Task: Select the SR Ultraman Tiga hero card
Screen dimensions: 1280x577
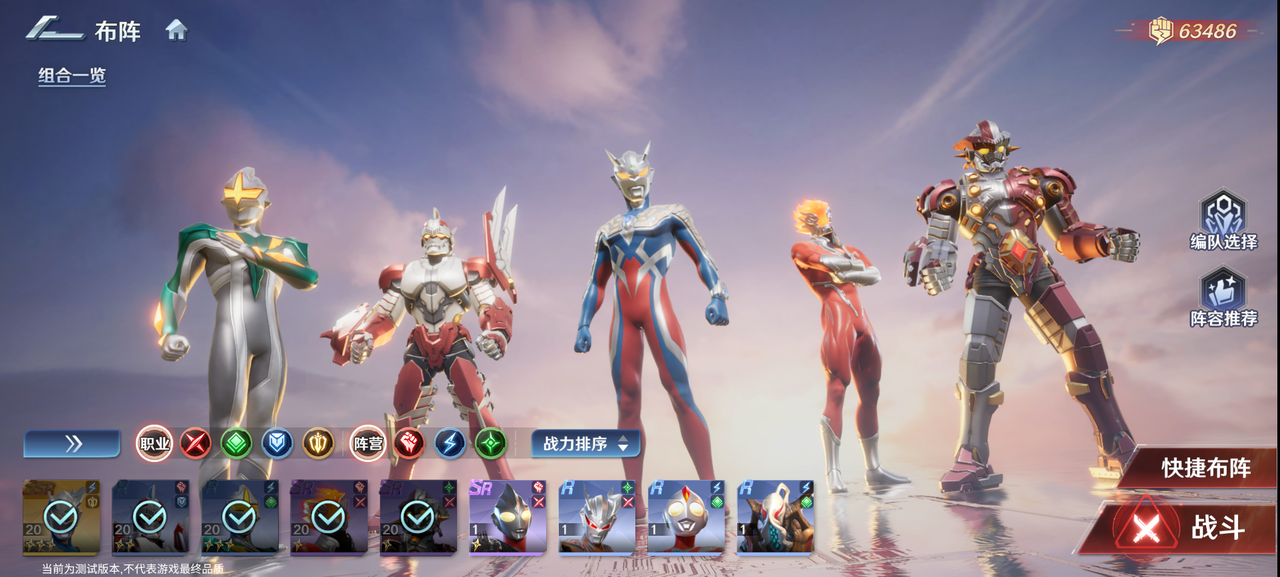Action: 507,516
